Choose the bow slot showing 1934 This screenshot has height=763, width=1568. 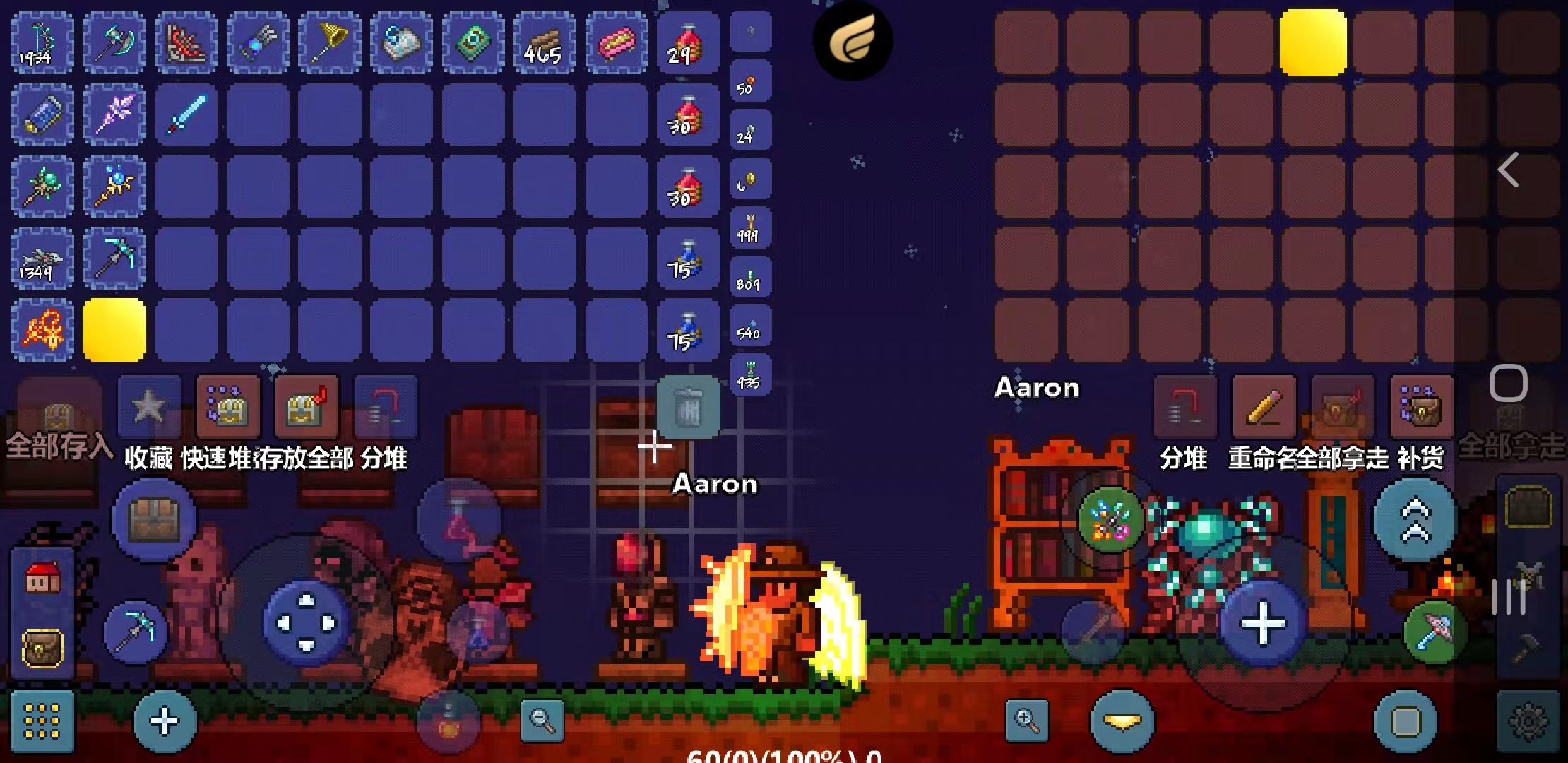42,44
